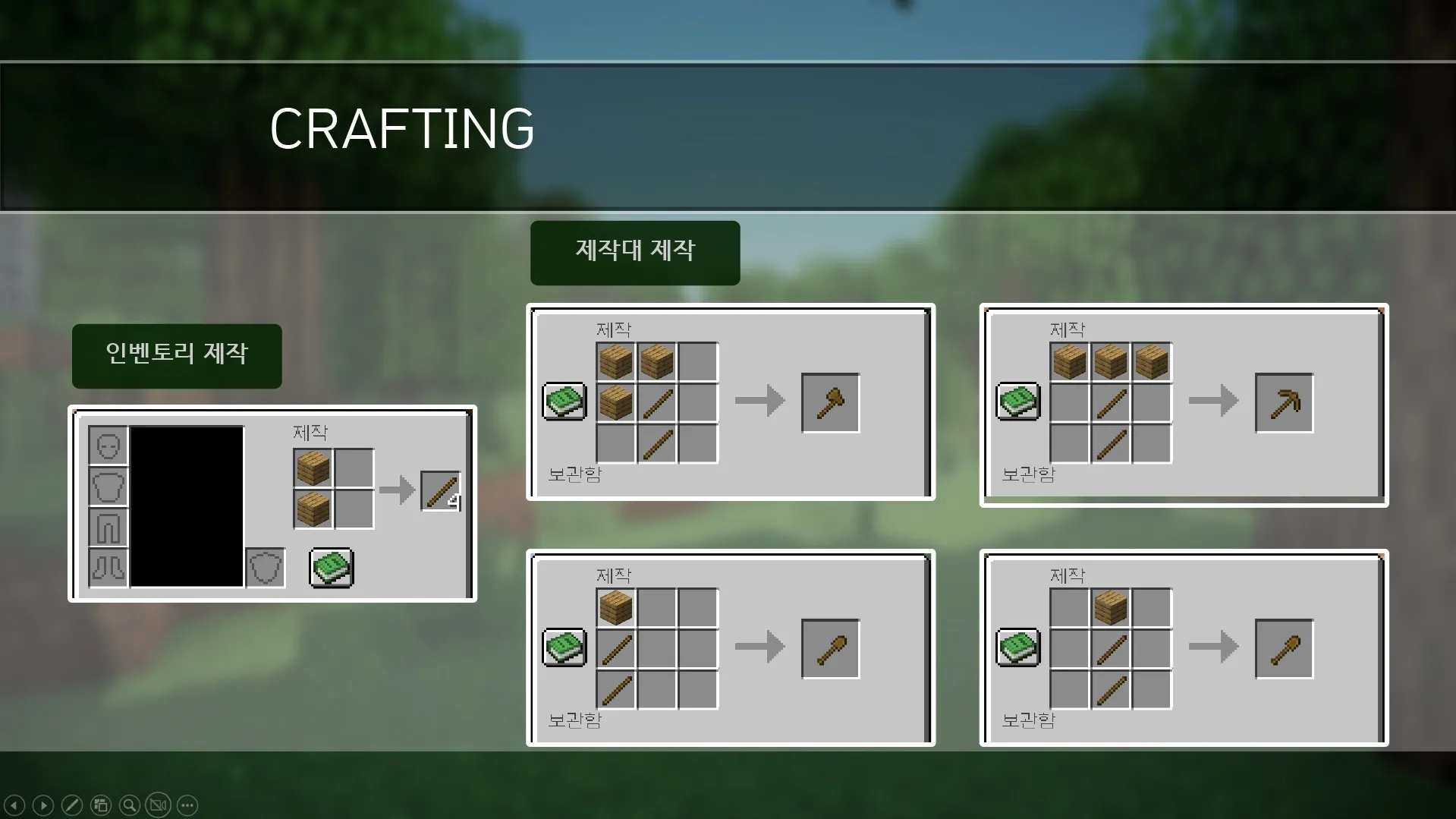The image size is (1456, 819).
Task: Click the 인벤토리 제작 header badge
Action: click(176, 354)
